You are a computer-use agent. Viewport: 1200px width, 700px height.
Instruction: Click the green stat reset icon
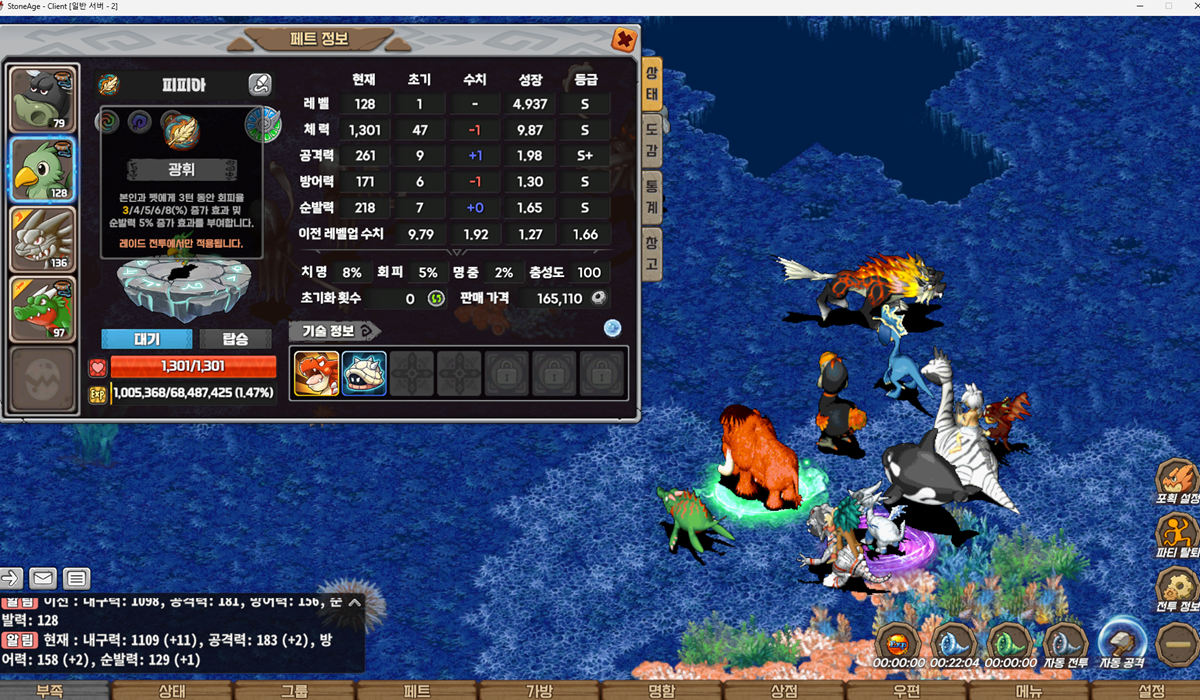click(x=436, y=298)
